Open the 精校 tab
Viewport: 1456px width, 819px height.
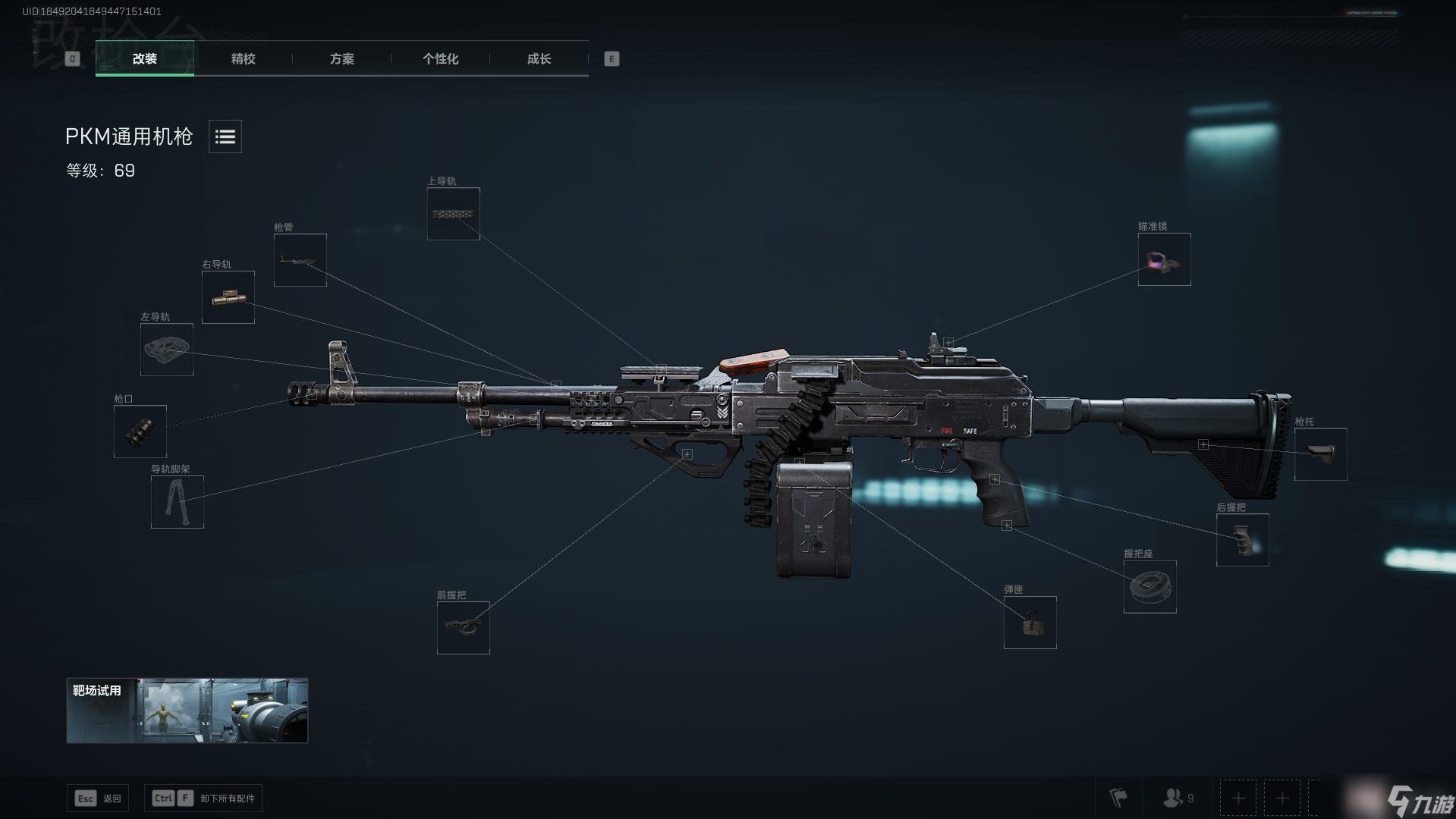click(243, 58)
